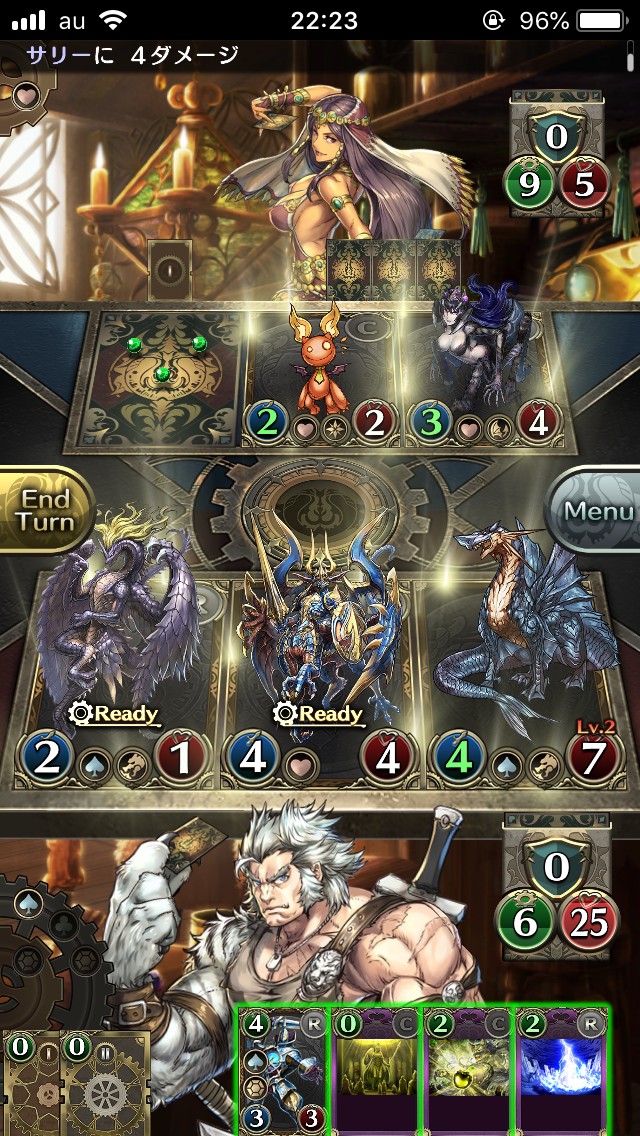Open the gear II deck pile
The width and height of the screenshot is (640, 1136).
click(104, 1085)
